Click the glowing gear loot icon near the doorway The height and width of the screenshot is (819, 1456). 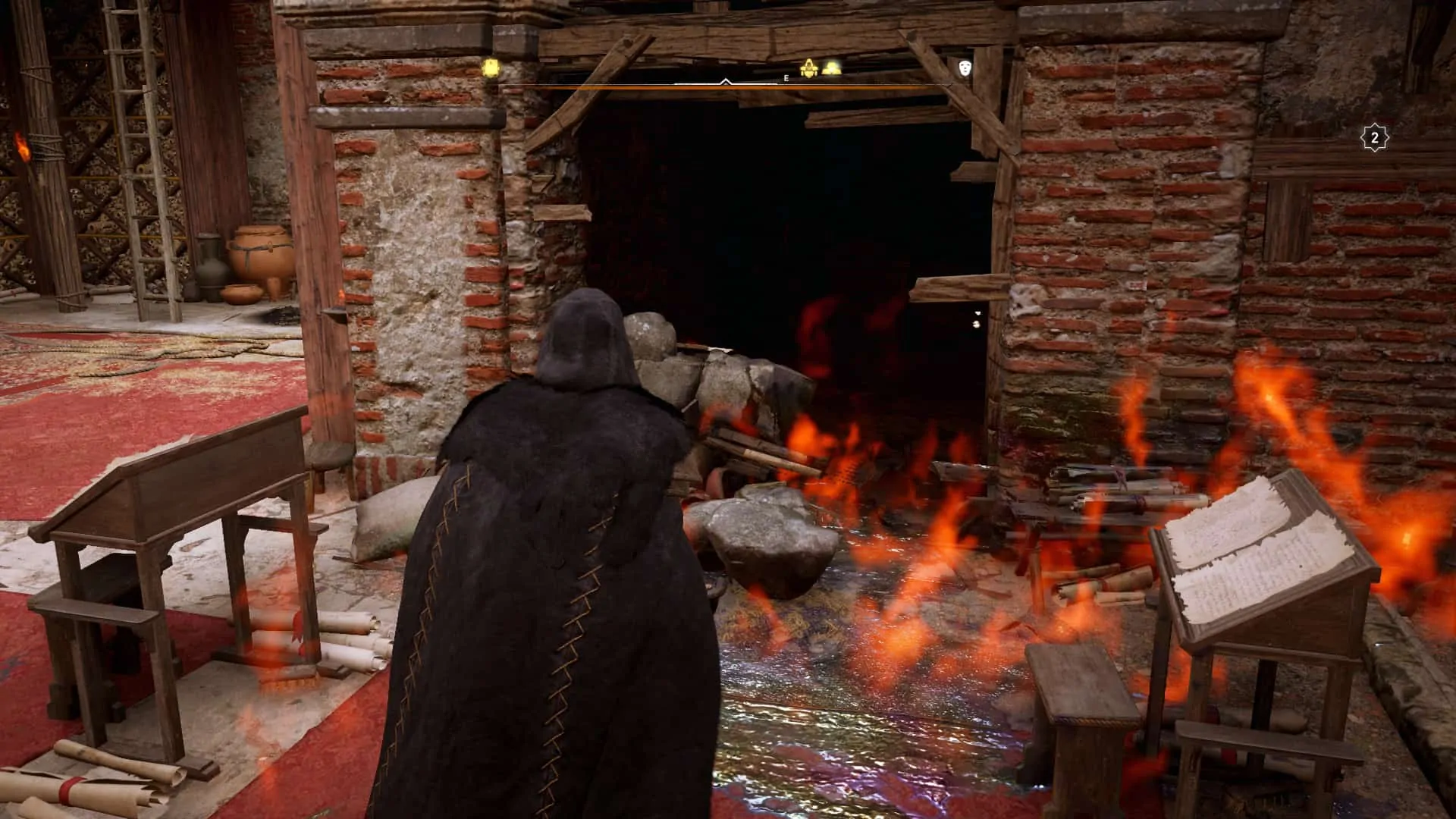coord(810,67)
